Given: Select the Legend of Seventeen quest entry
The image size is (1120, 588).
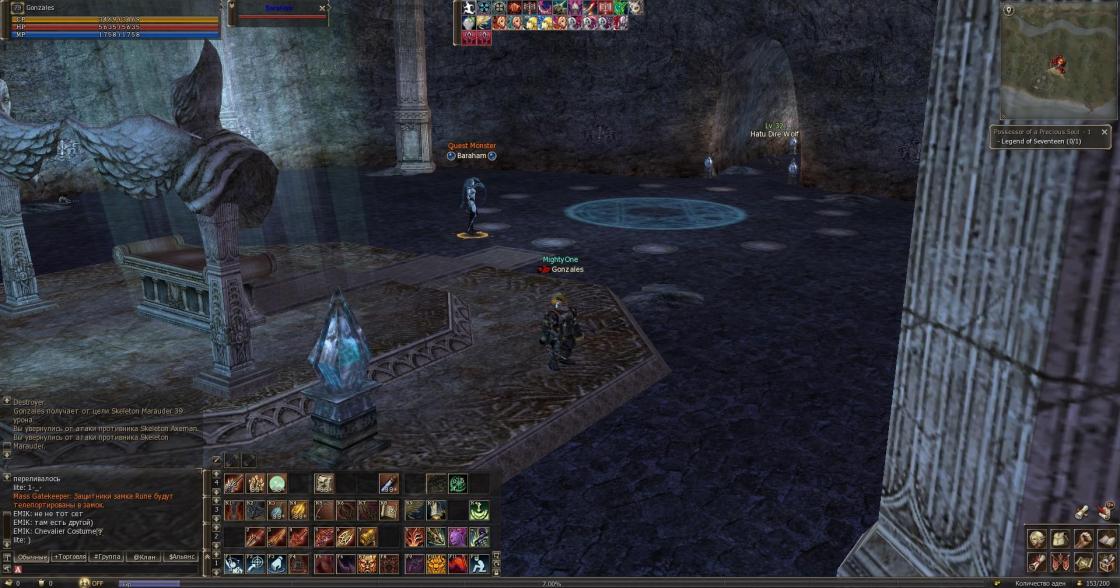Looking at the screenshot, I should coord(1040,142).
